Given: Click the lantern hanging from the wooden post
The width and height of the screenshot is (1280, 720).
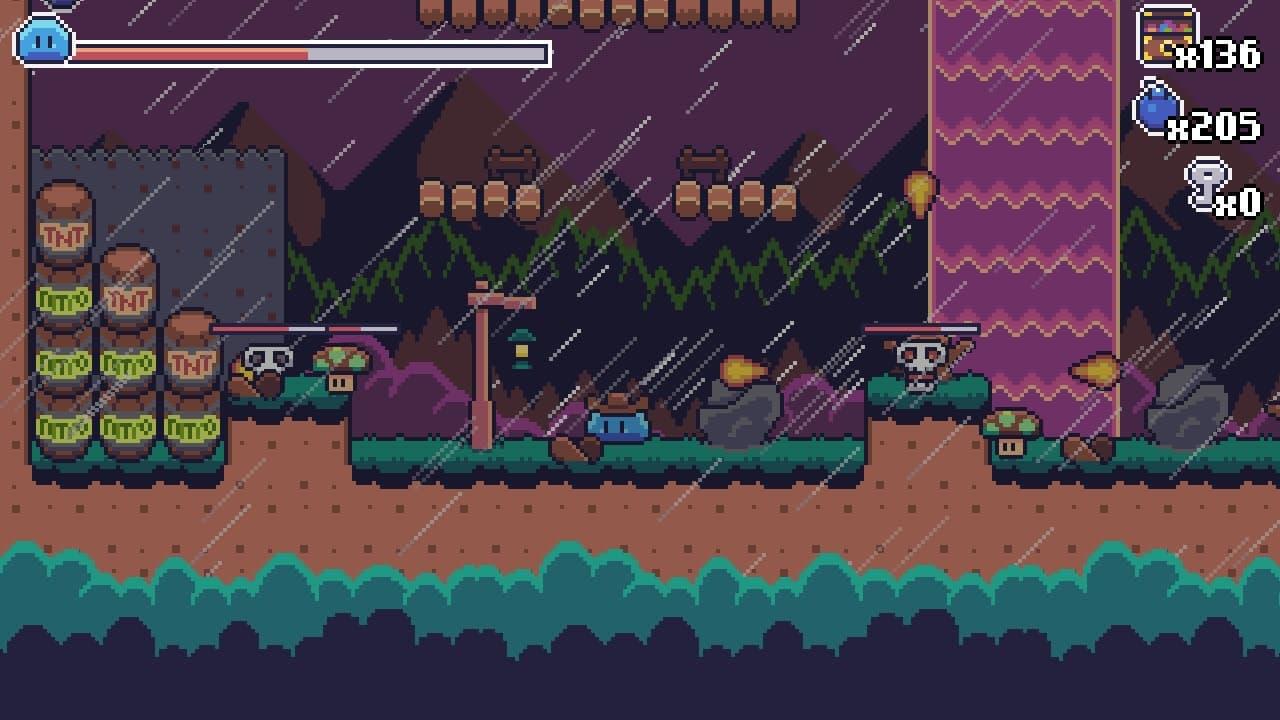Looking at the screenshot, I should (x=520, y=350).
